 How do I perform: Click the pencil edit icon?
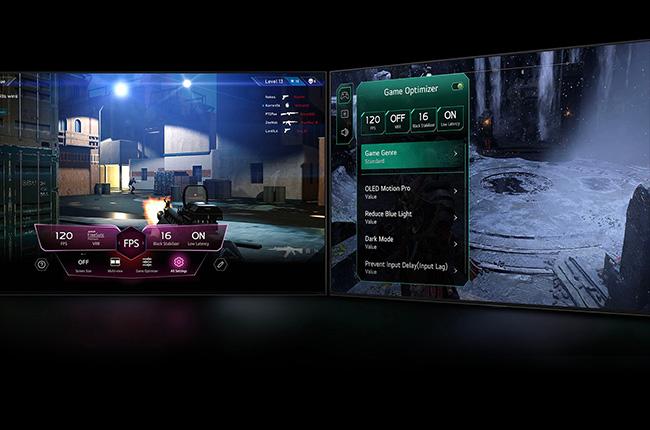tap(220, 264)
